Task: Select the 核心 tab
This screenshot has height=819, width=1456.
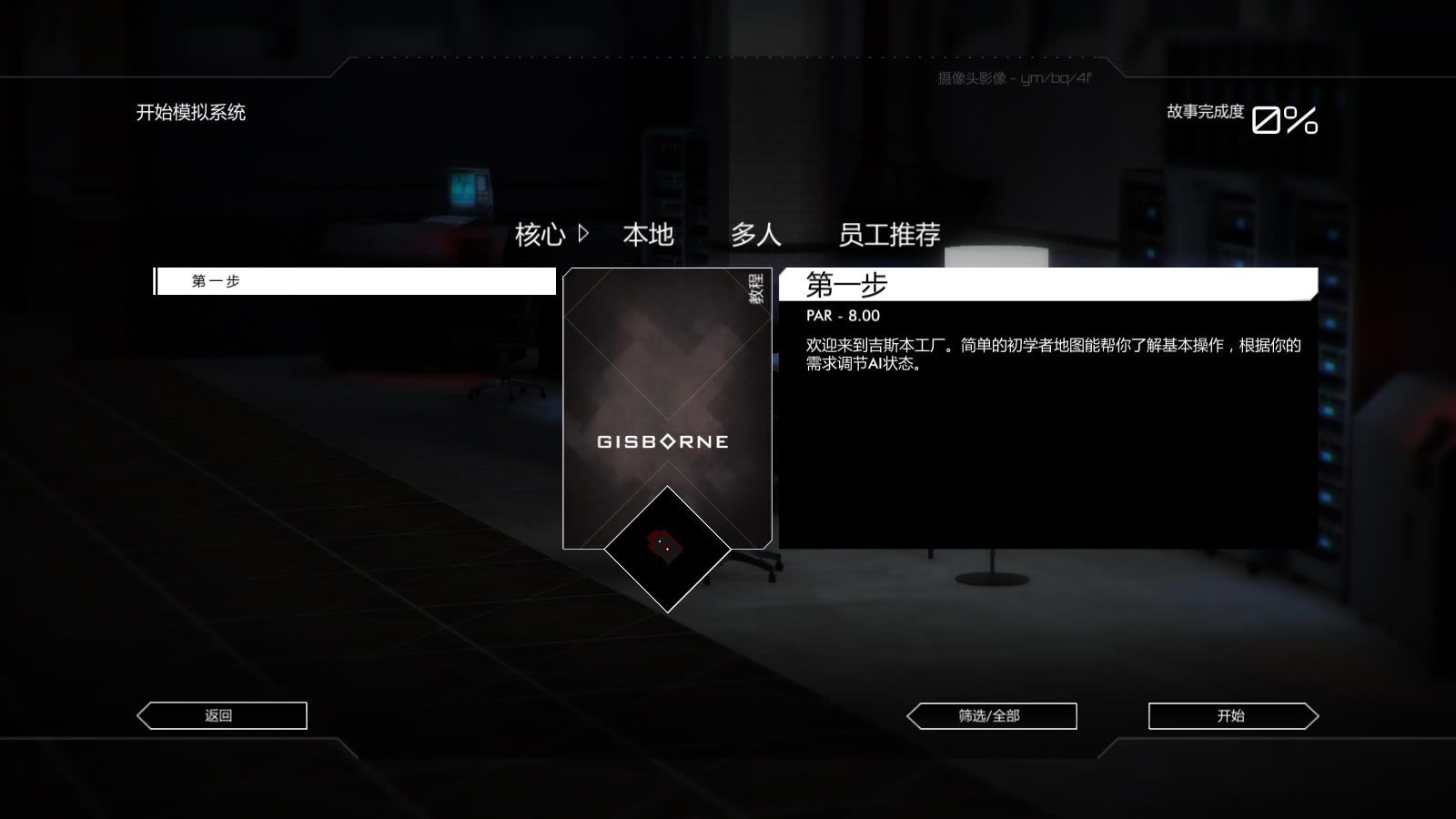Action: pos(543,235)
